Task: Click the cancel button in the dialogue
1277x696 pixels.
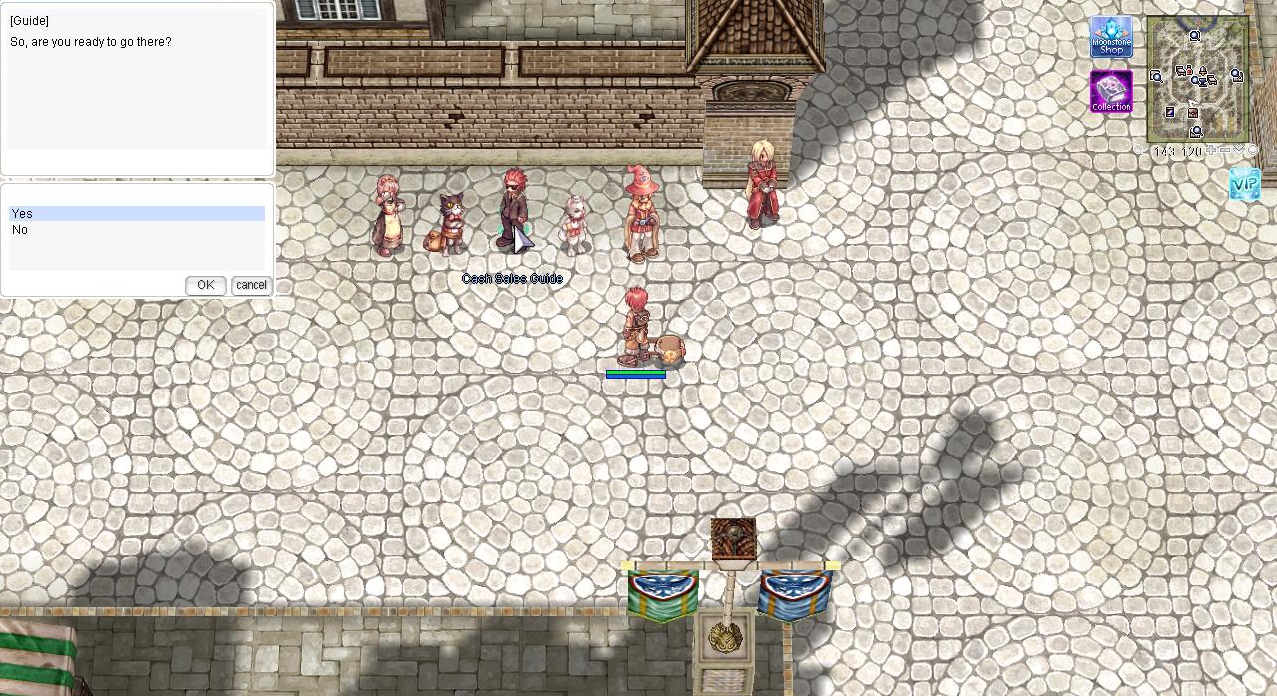Action: (251, 285)
